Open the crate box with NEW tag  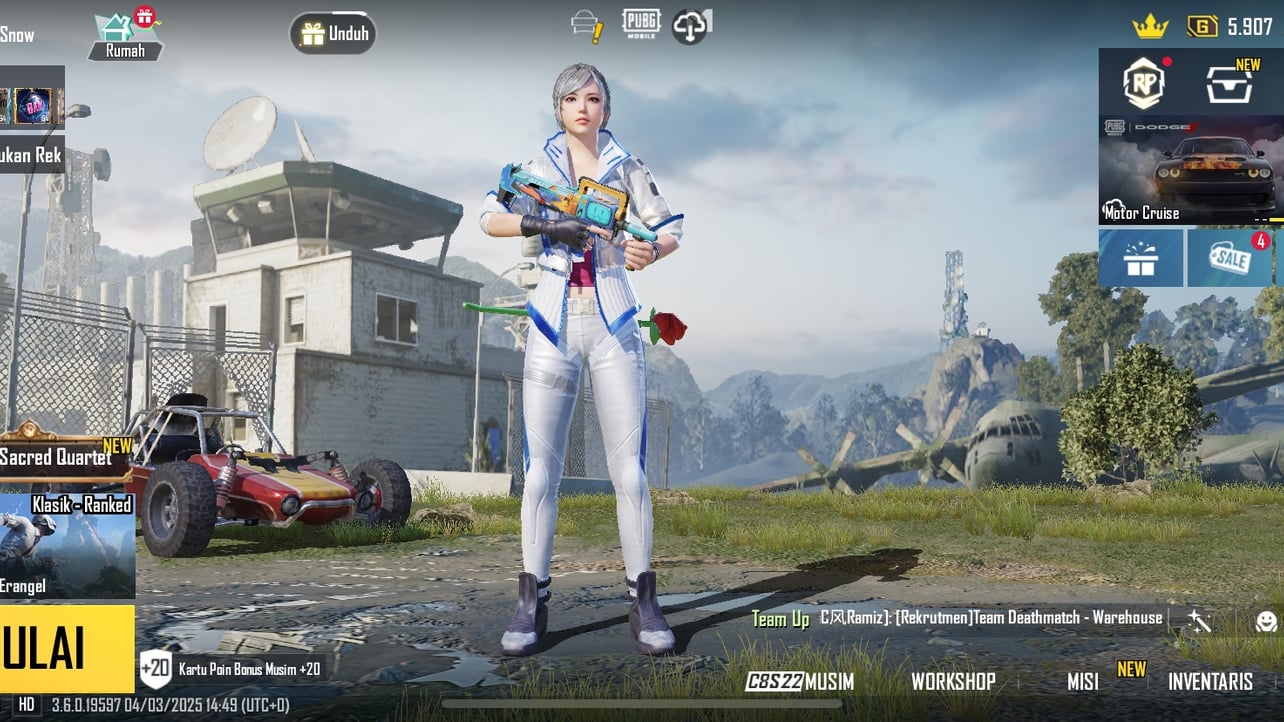click(x=1229, y=83)
